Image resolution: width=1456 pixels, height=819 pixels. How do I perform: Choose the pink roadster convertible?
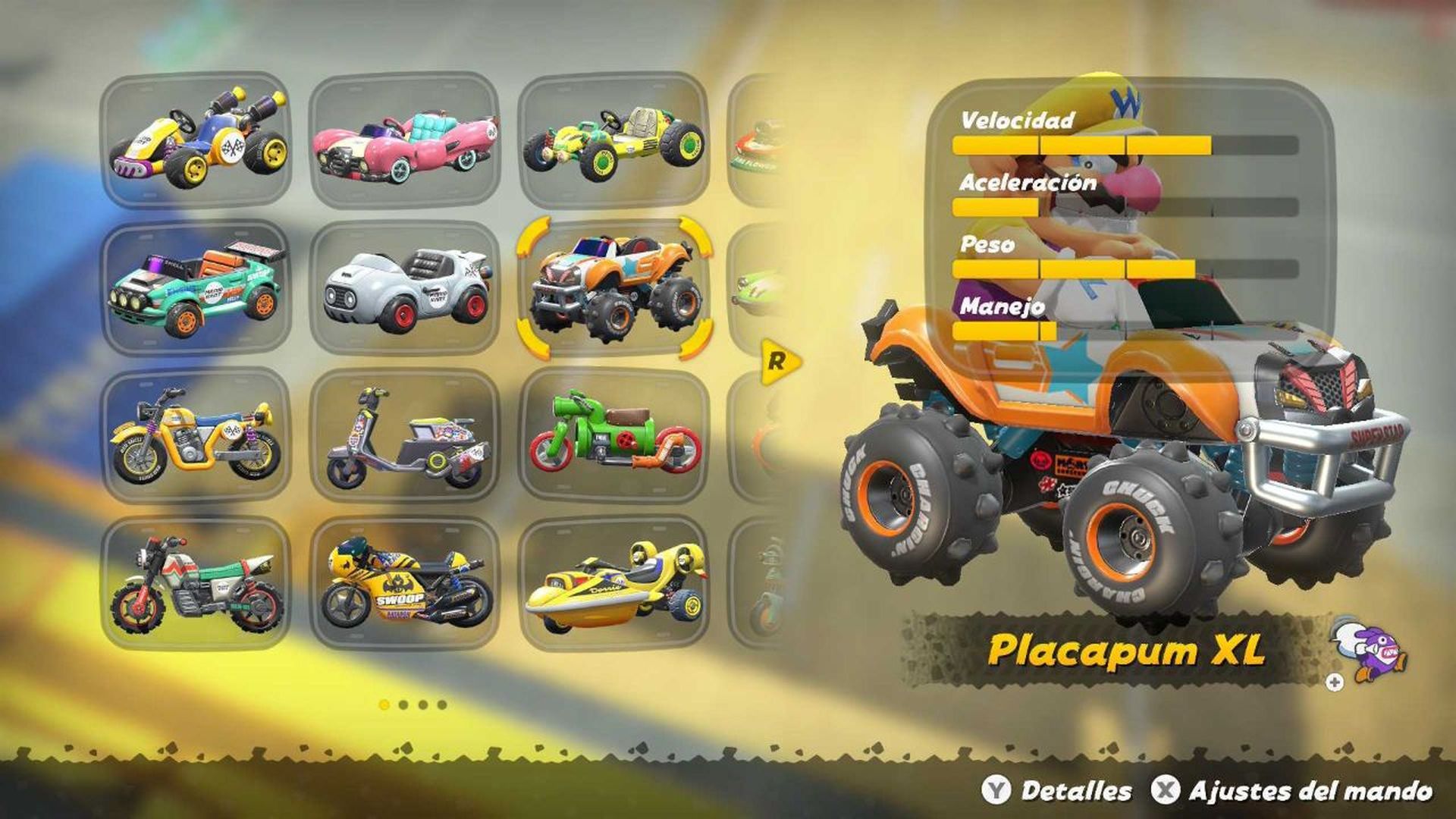(x=406, y=140)
